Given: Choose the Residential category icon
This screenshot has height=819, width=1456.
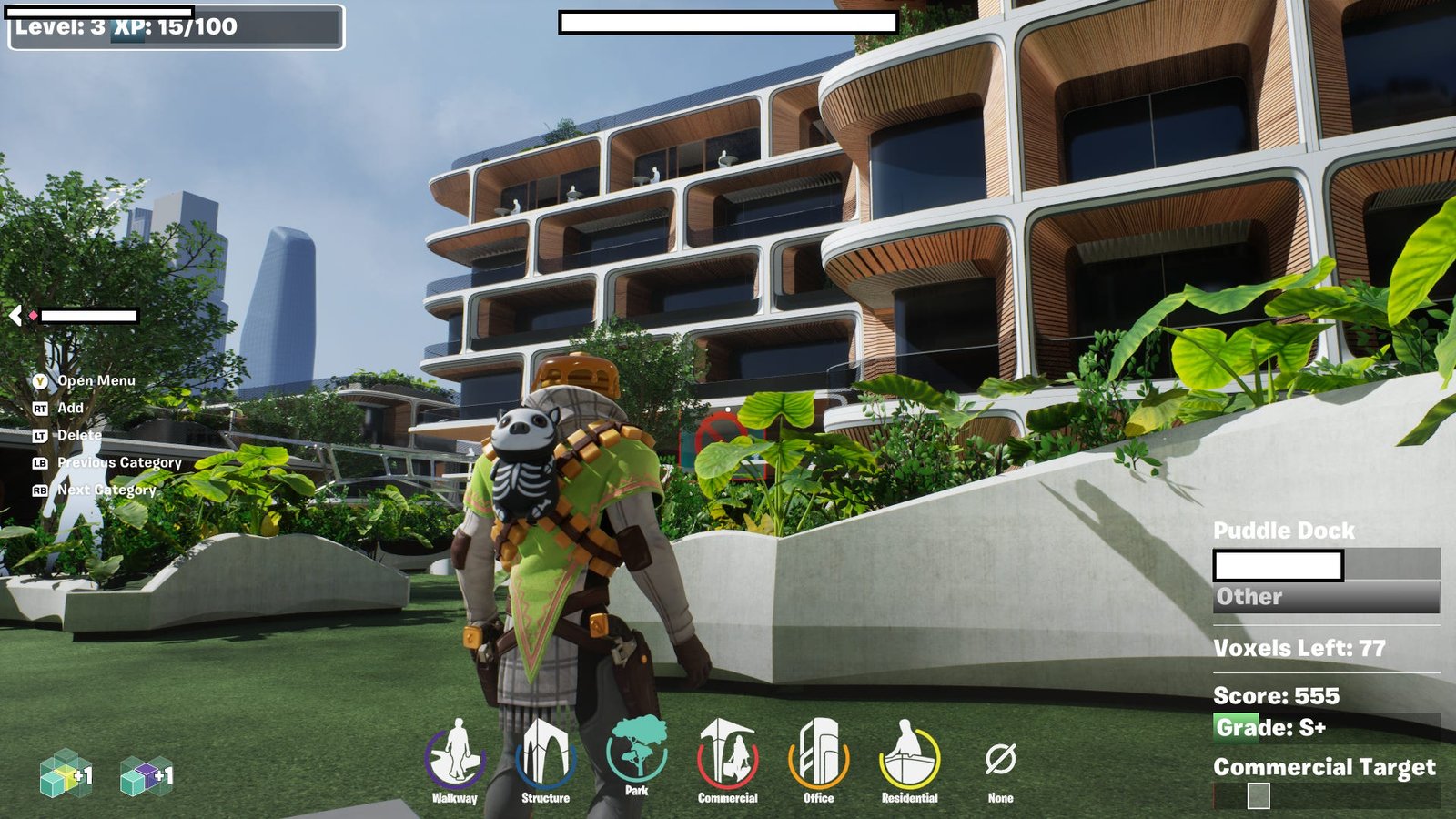Looking at the screenshot, I should 909,755.
